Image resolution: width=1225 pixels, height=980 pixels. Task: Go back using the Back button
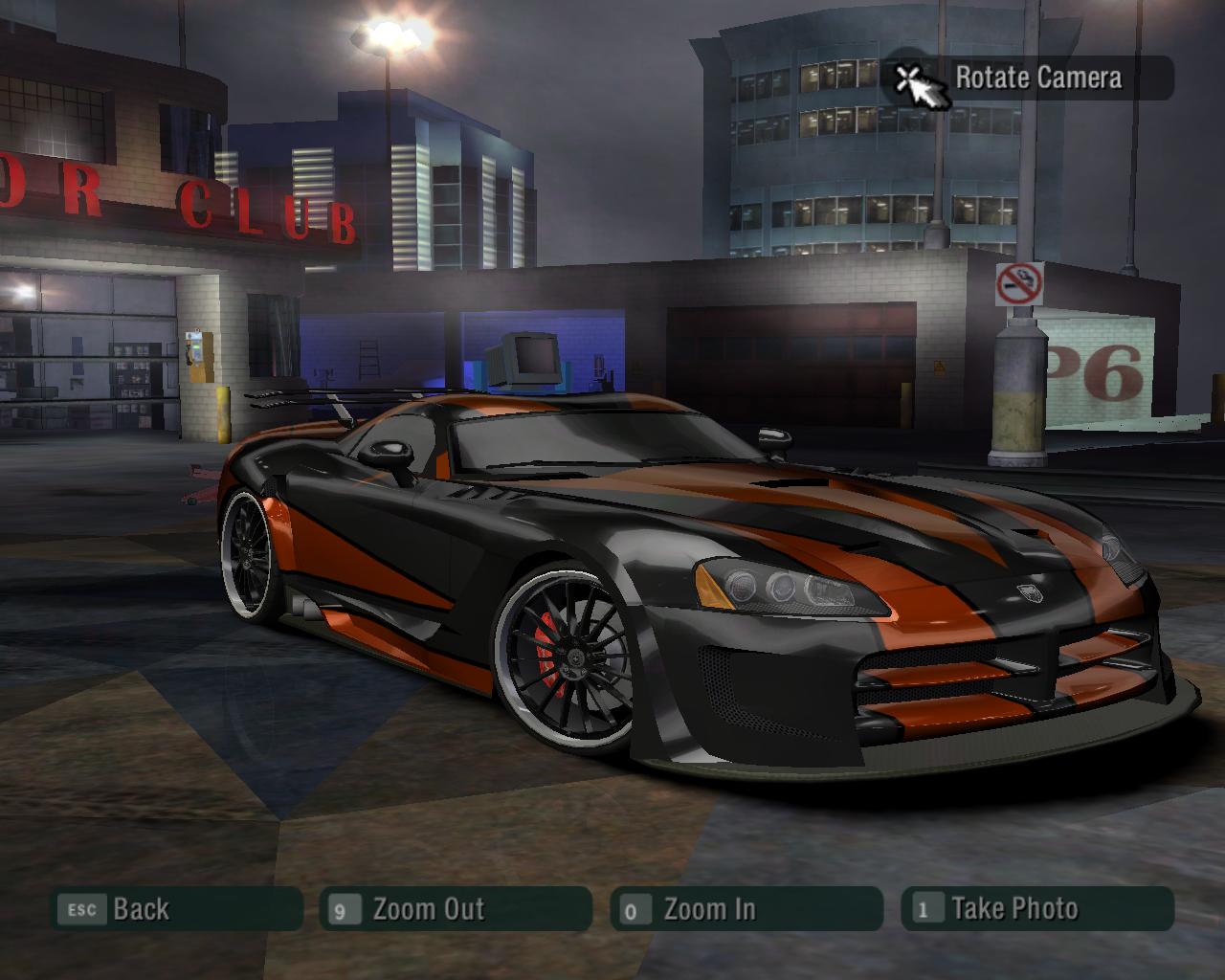(175, 909)
